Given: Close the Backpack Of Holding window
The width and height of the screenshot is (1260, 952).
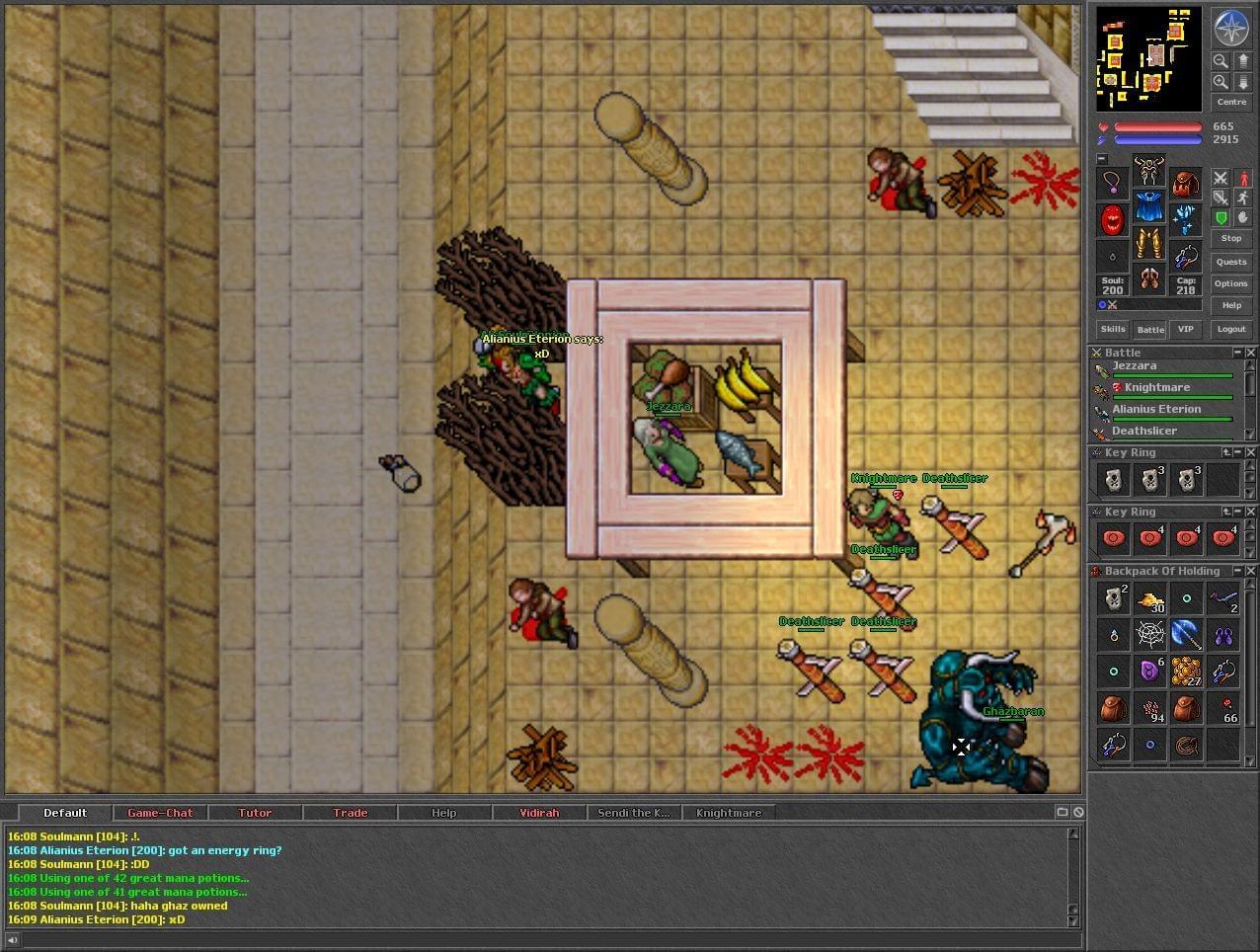Looking at the screenshot, I should pos(1250,571).
